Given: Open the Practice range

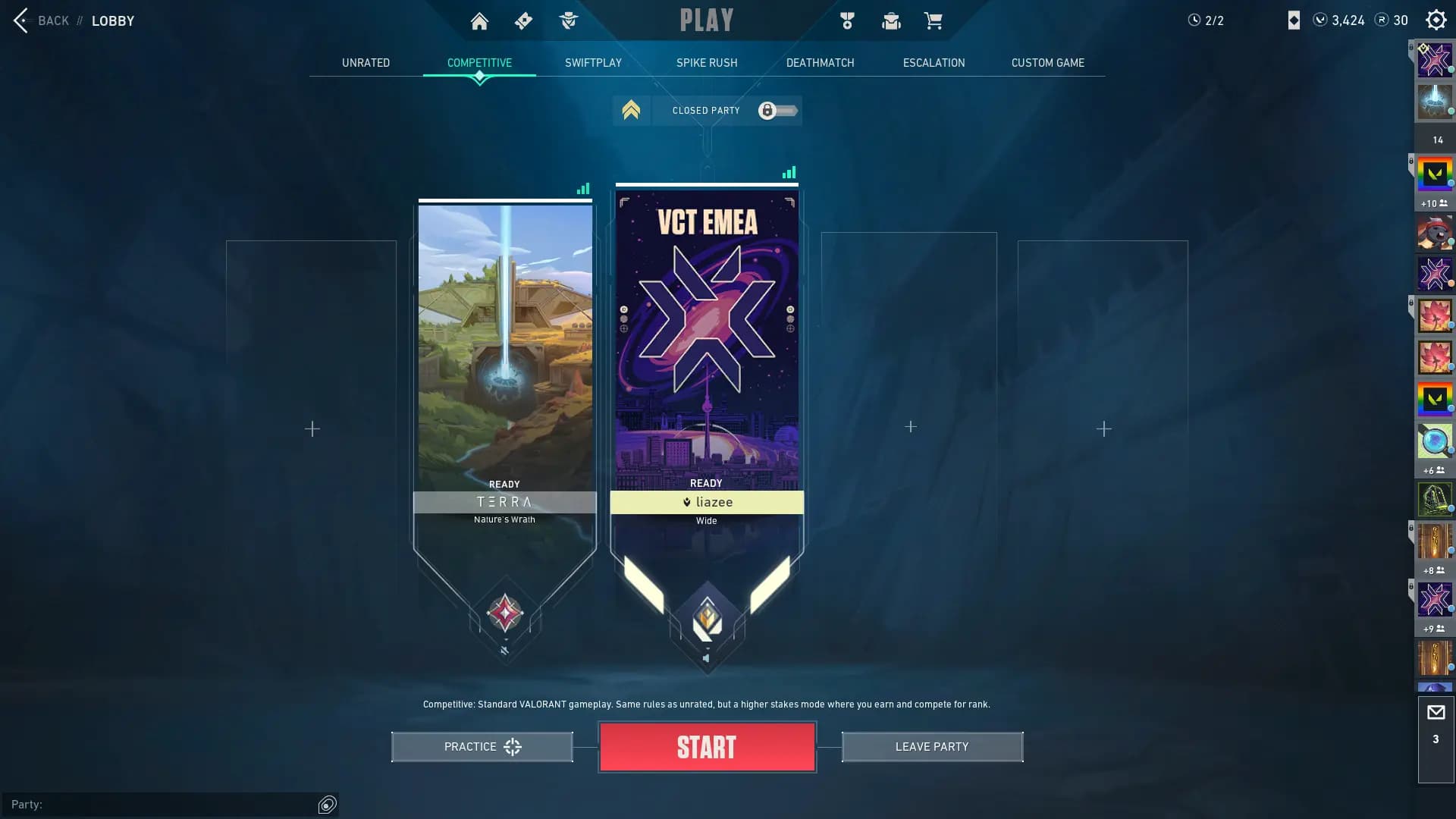Looking at the screenshot, I should point(482,747).
